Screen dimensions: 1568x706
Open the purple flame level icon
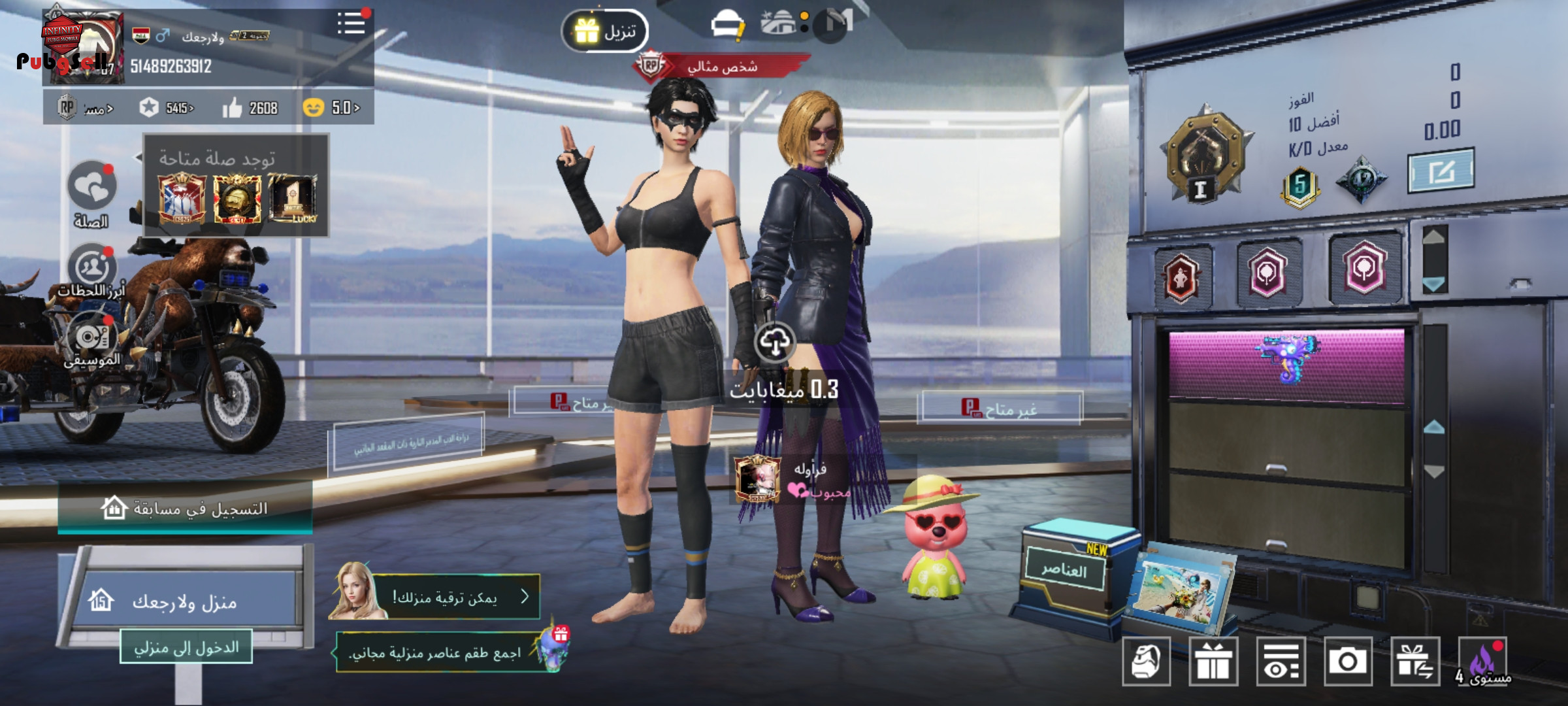click(x=1483, y=662)
